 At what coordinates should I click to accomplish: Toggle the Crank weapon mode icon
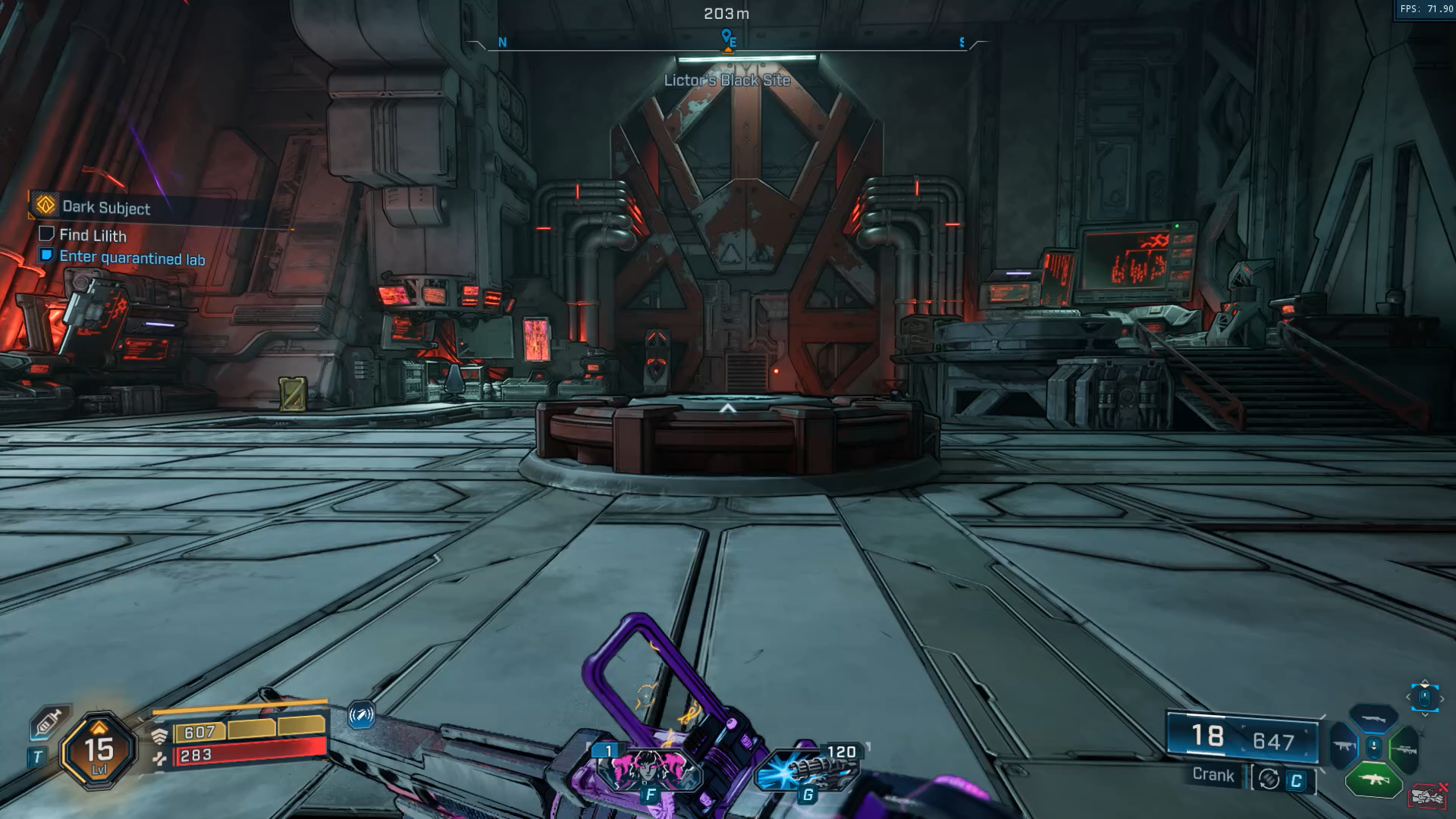click(x=1269, y=779)
